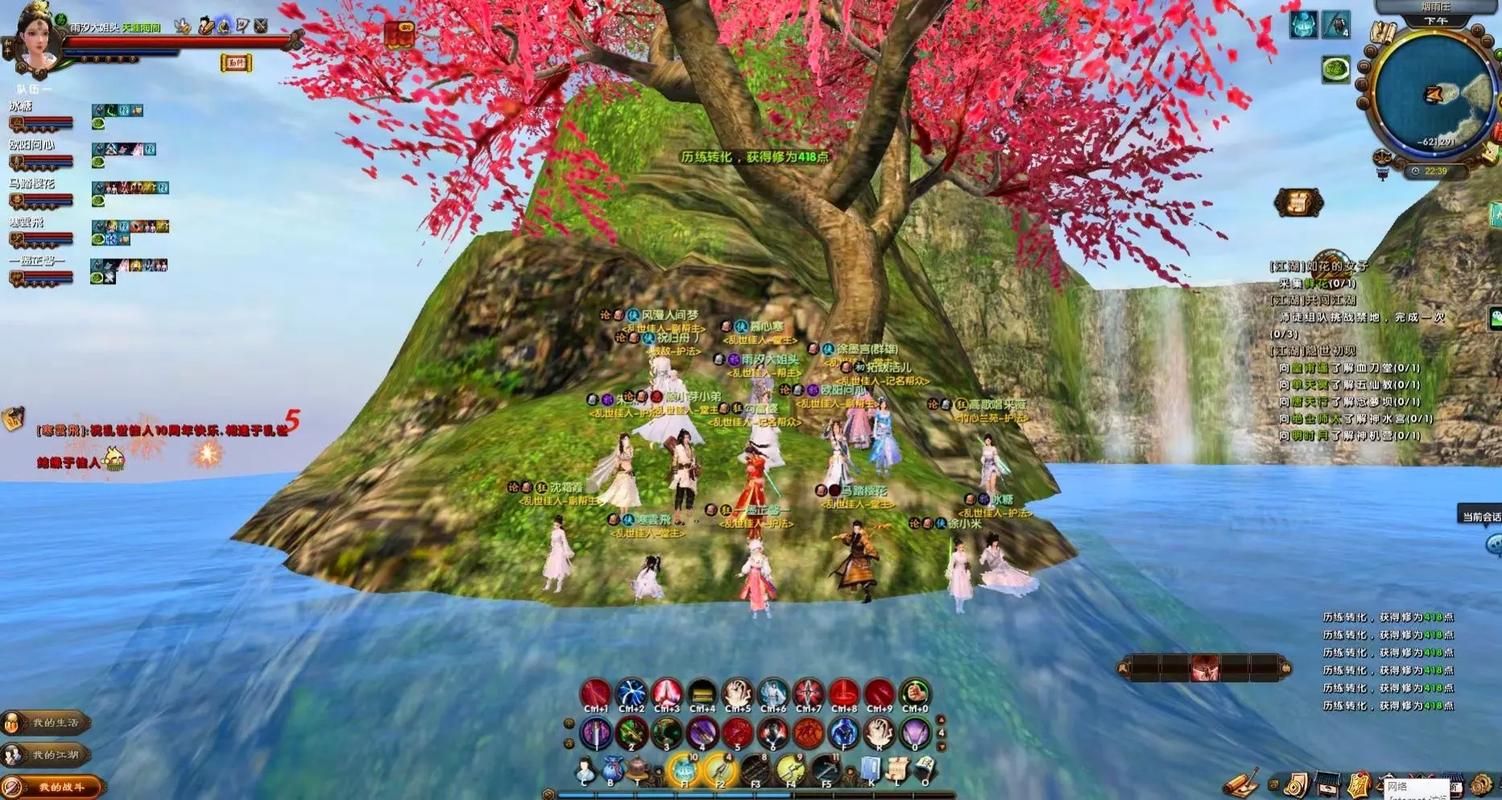Trigger the glowing F1 skill icon
The image size is (1502, 800).
click(x=682, y=770)
